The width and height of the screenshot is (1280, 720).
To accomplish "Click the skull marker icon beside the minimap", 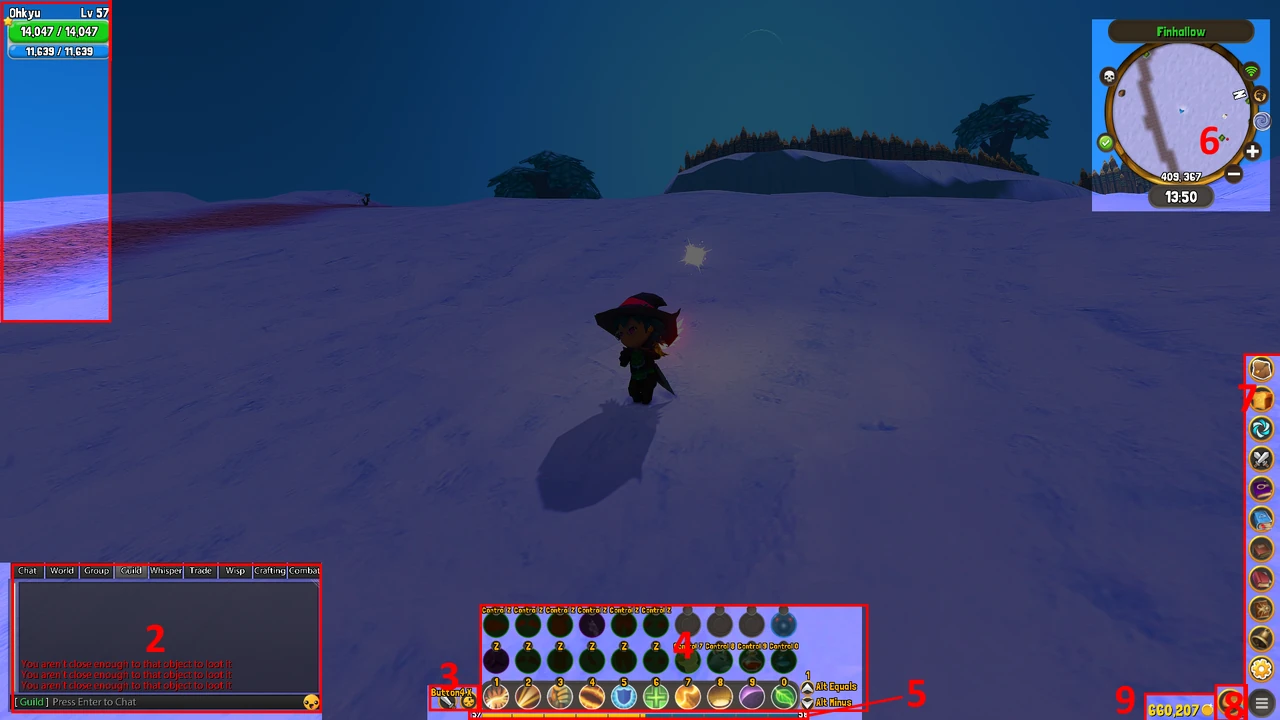I will coord(1108,75).
